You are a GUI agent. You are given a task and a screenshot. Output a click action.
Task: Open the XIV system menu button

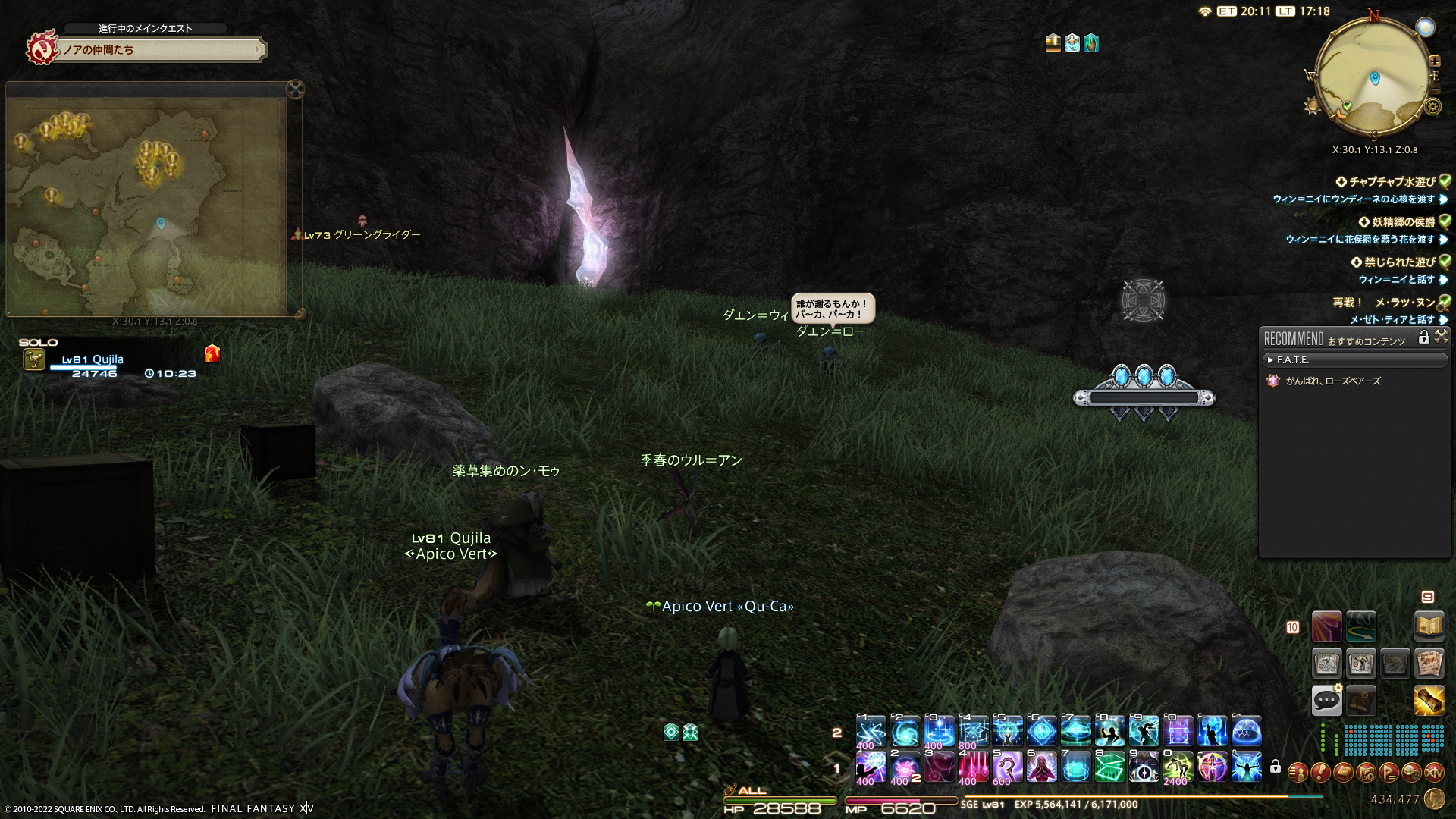pyautogui.click(x=1434, y=773)
